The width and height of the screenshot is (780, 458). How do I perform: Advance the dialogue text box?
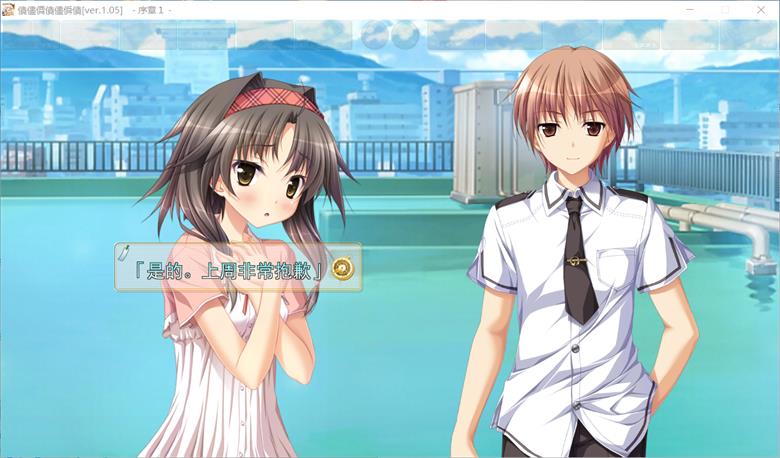click(x=232, y=268)
